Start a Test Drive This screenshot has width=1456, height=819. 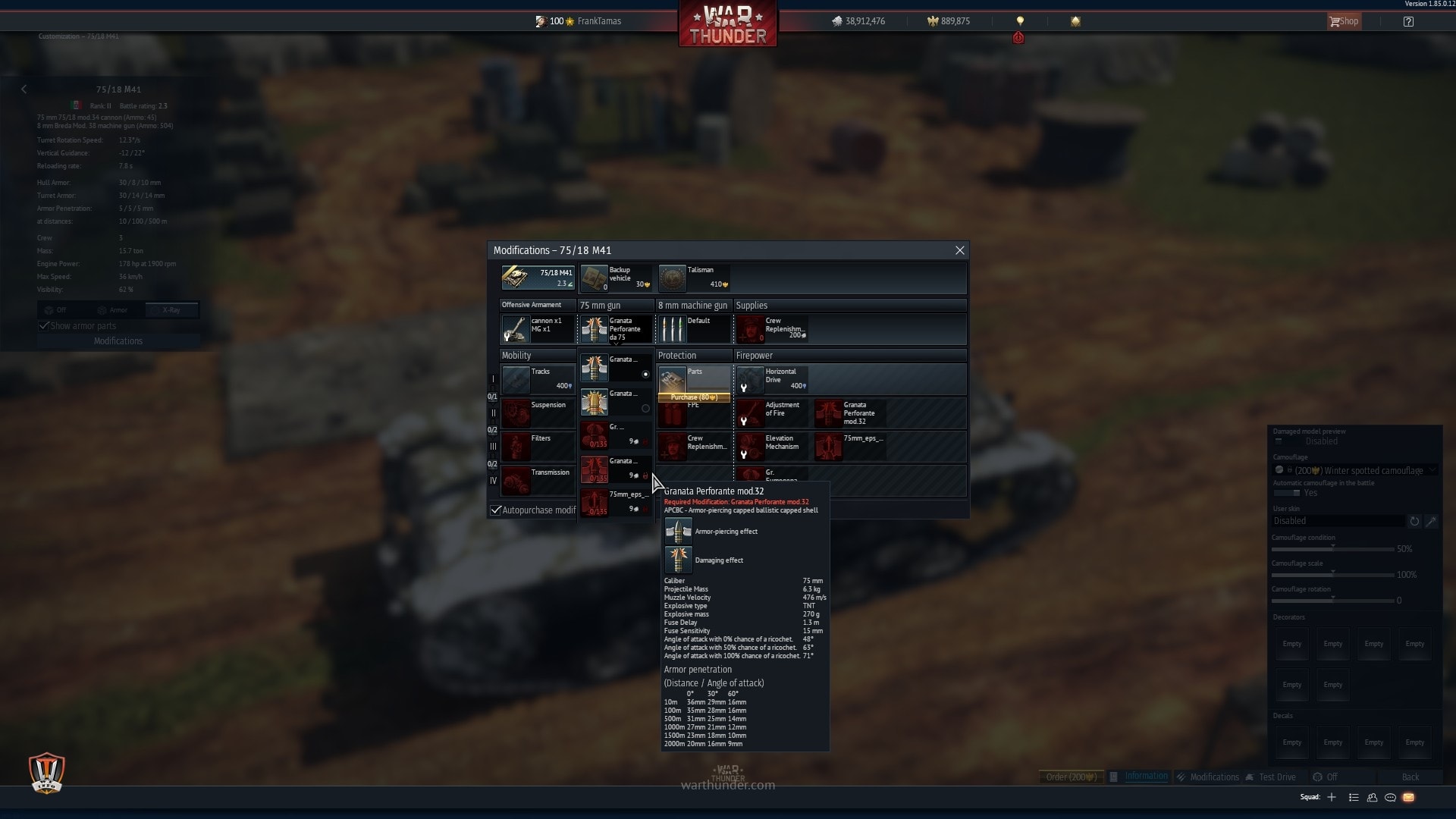[1276, 777]
